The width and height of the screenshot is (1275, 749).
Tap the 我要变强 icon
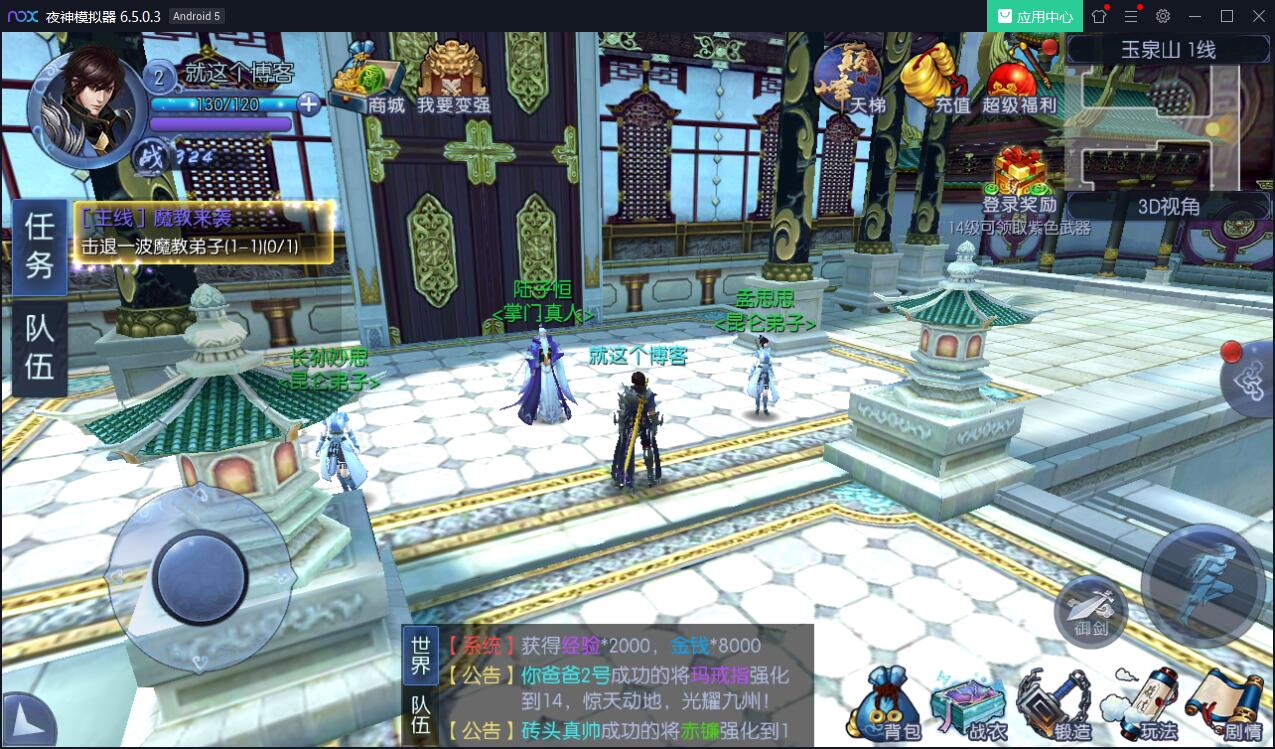(453, 79)
